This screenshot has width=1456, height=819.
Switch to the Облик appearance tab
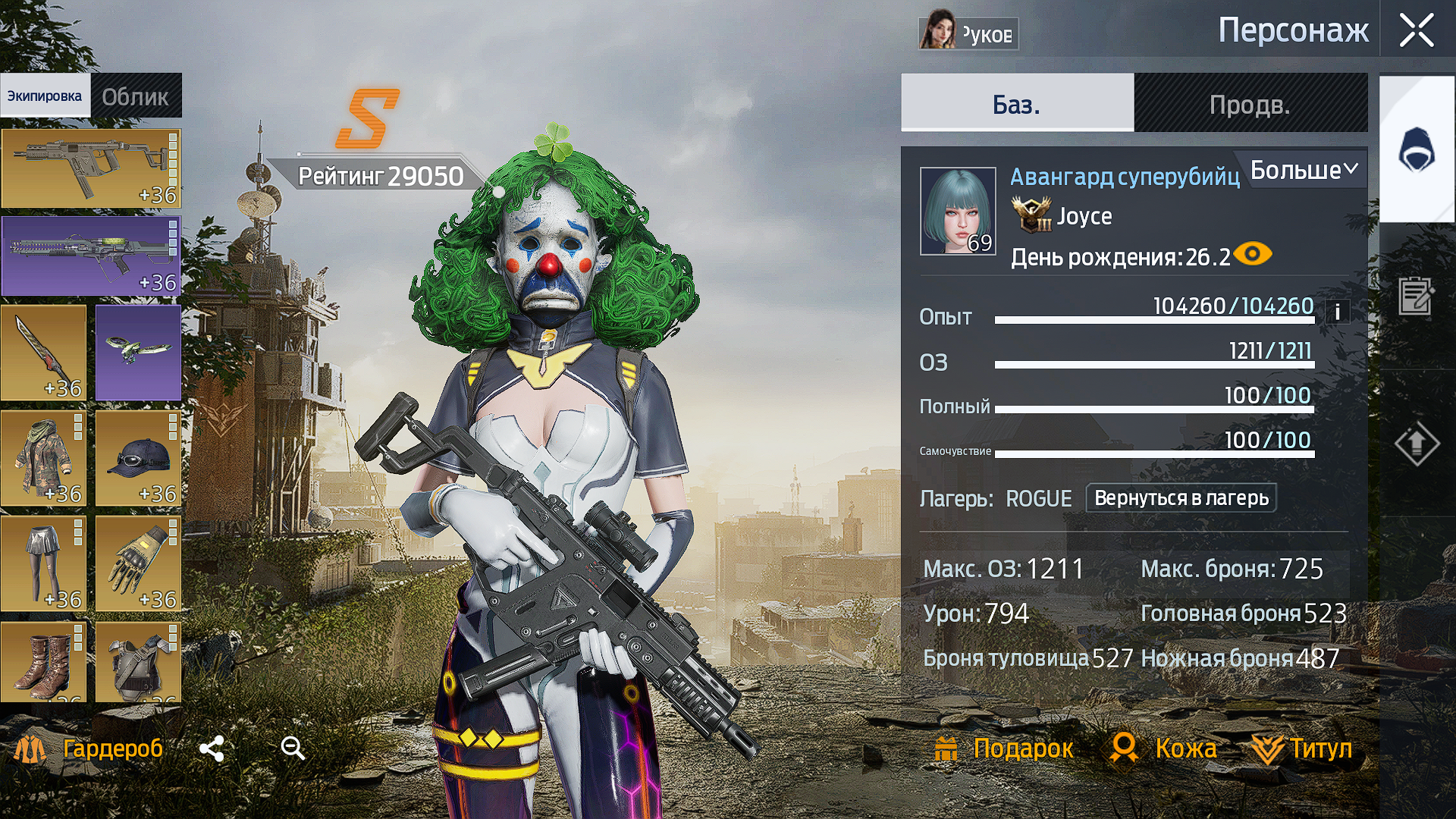136,96
